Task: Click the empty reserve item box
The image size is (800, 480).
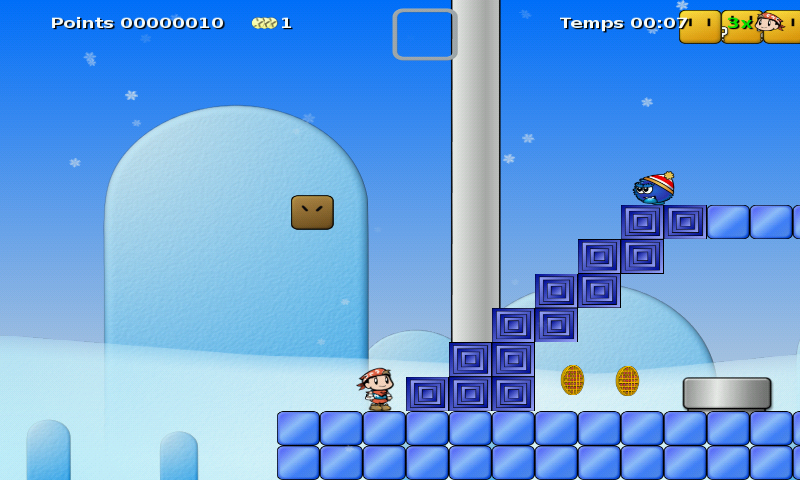Action: (424, 35)
